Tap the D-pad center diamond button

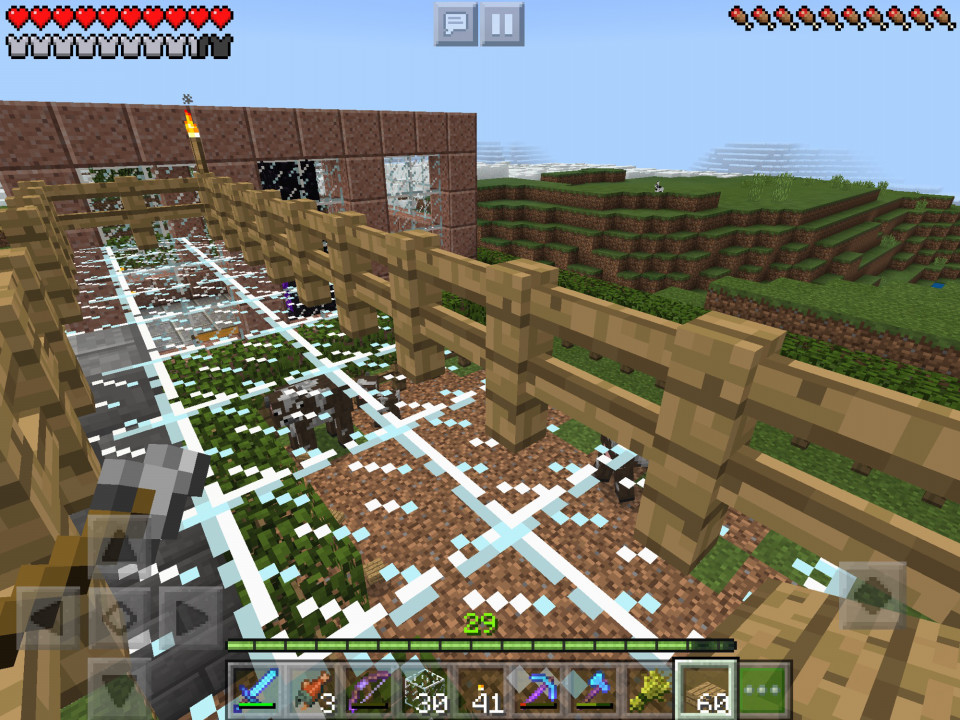pyautogui.click(x=119, y=618)
